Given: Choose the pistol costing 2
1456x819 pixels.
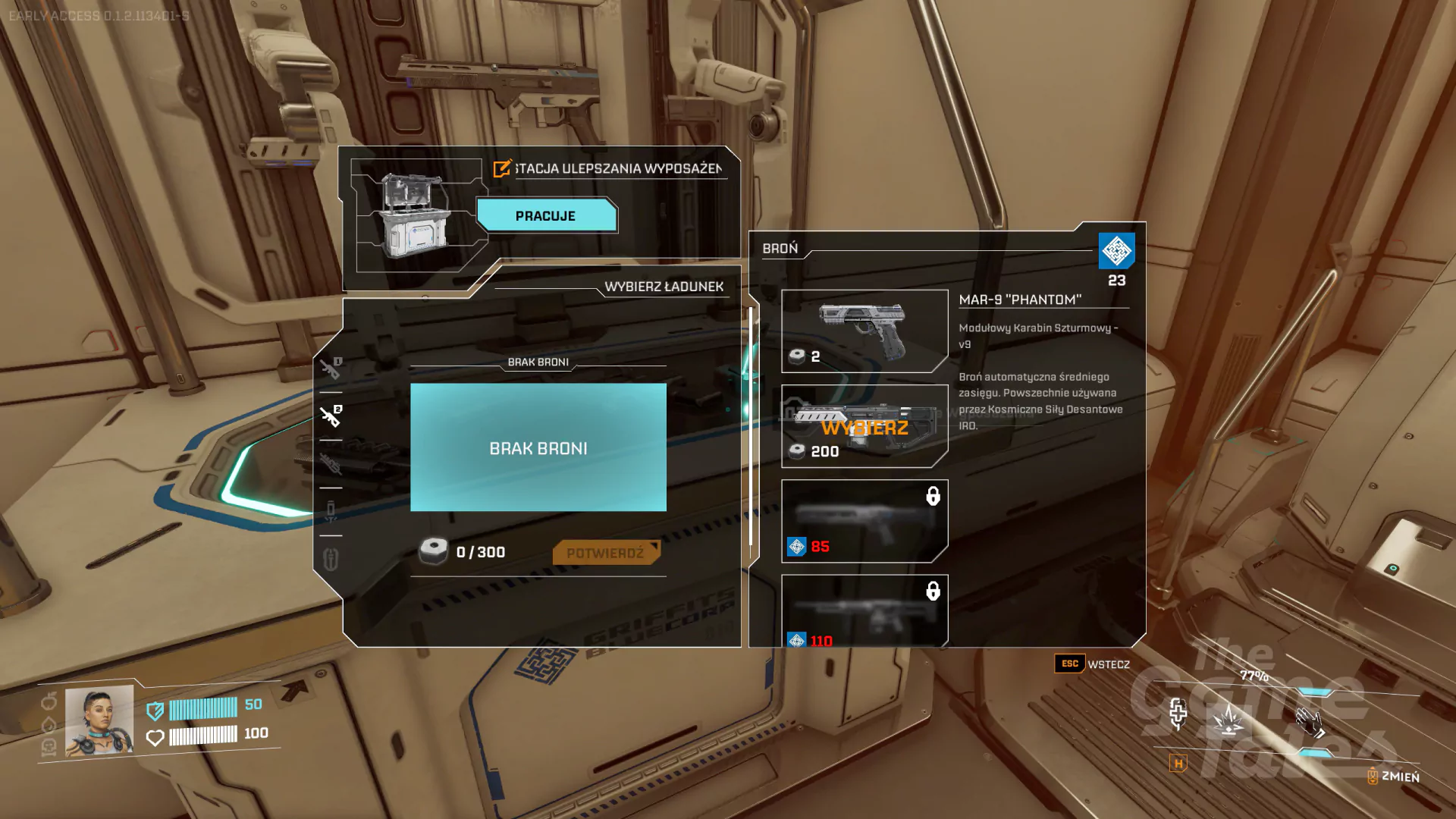Looking at the screenshot, I should coord(864,331).
